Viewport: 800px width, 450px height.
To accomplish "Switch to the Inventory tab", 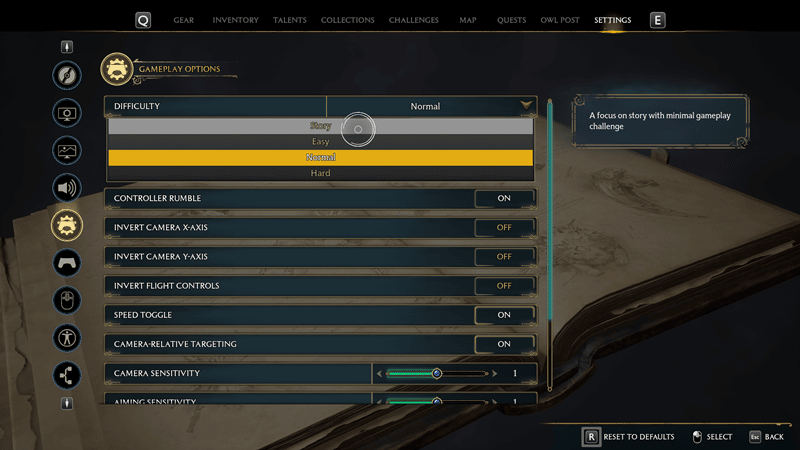I will pyautogui.click(x=235, y=20).
